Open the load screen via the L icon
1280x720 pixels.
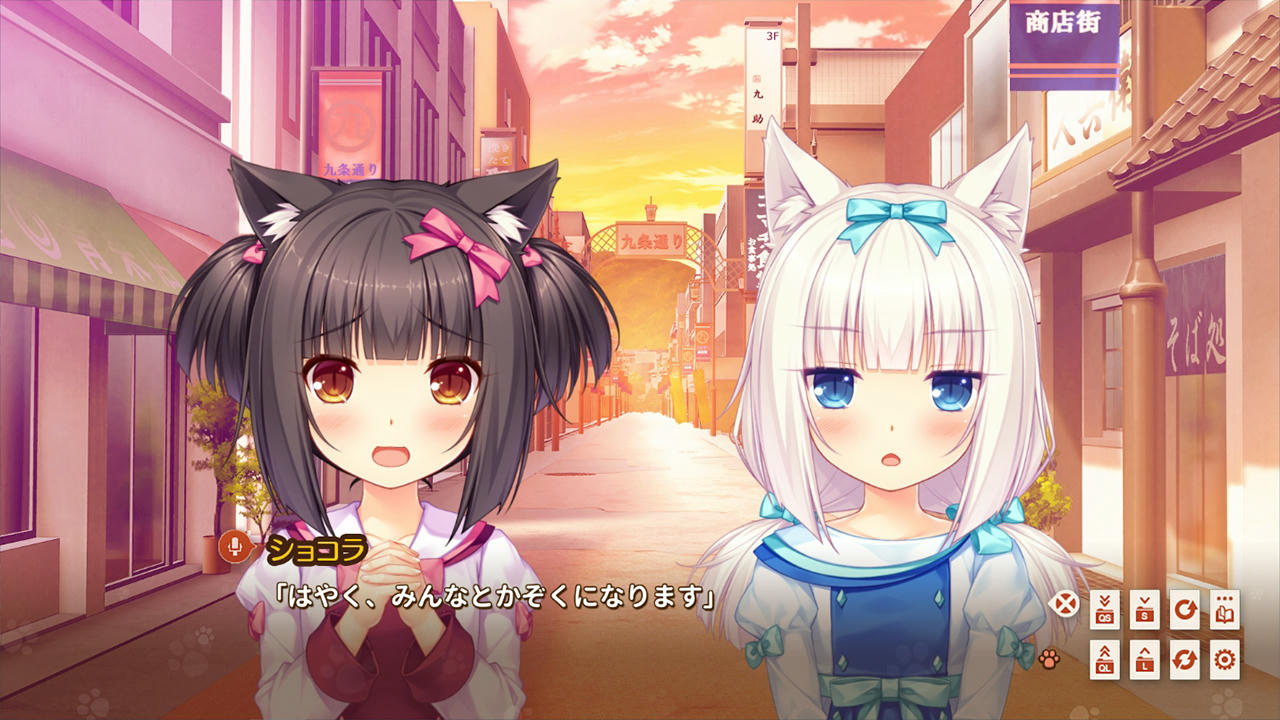[x=1146, y=660]
